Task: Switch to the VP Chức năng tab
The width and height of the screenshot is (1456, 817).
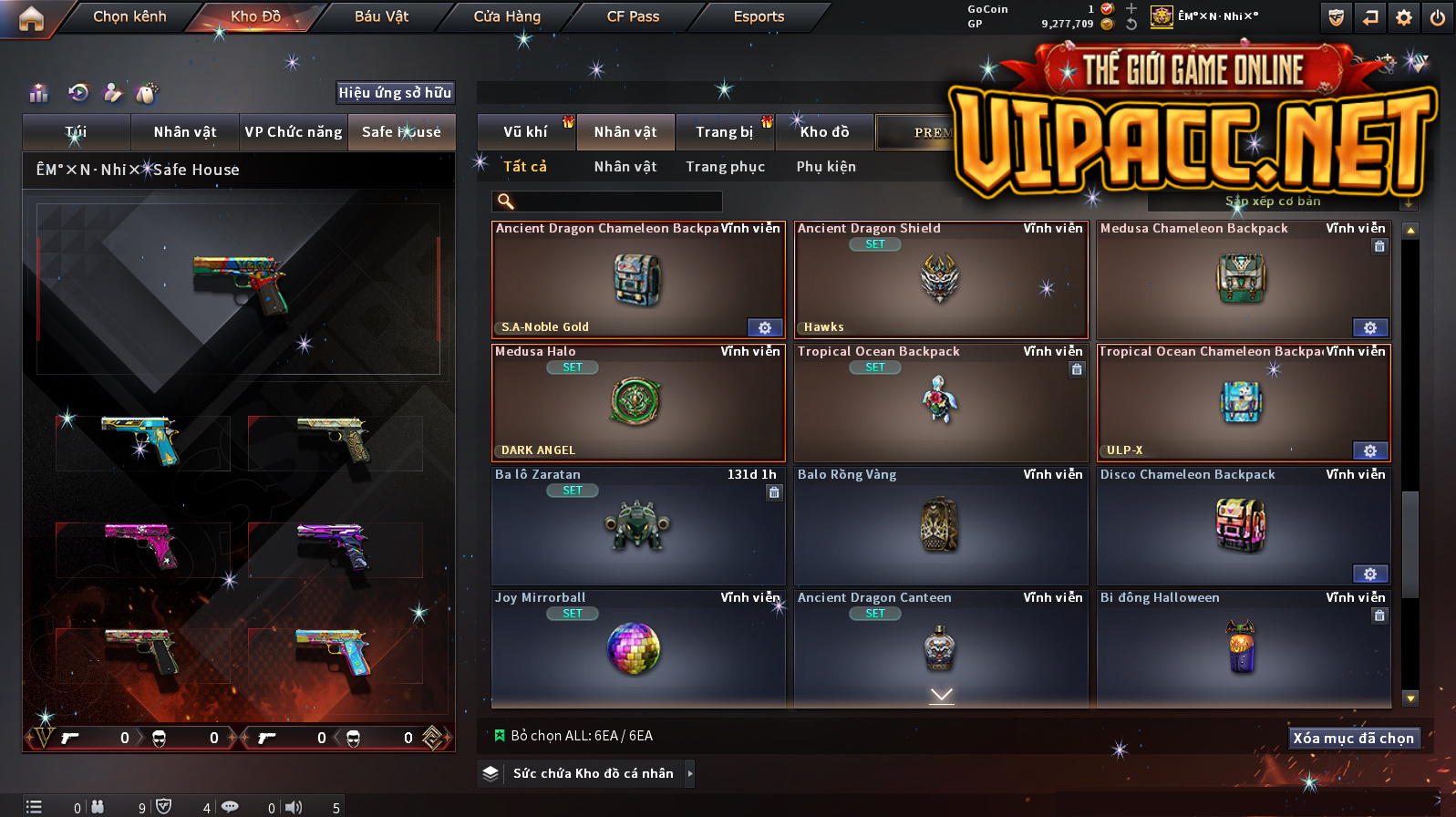Action: (294, 132)
